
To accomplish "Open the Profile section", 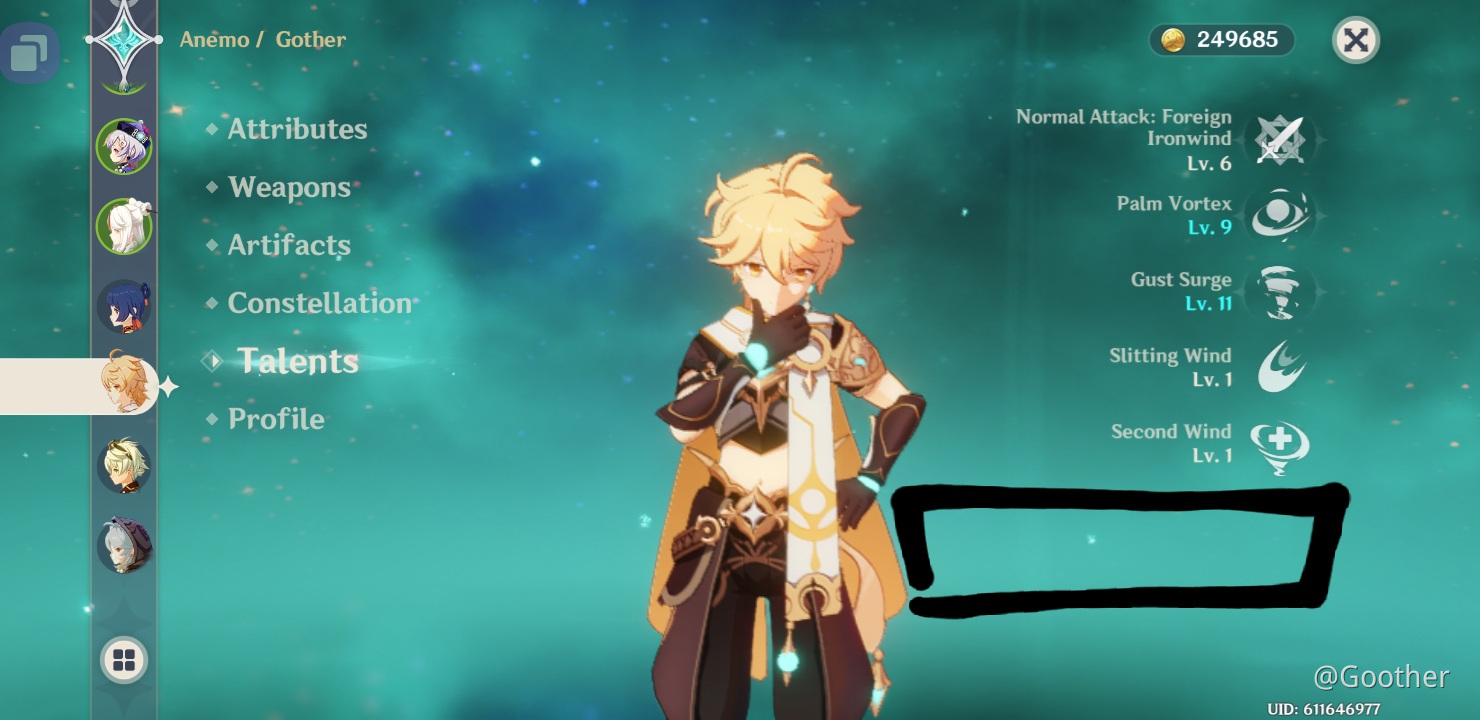I will tap(276, 418).
